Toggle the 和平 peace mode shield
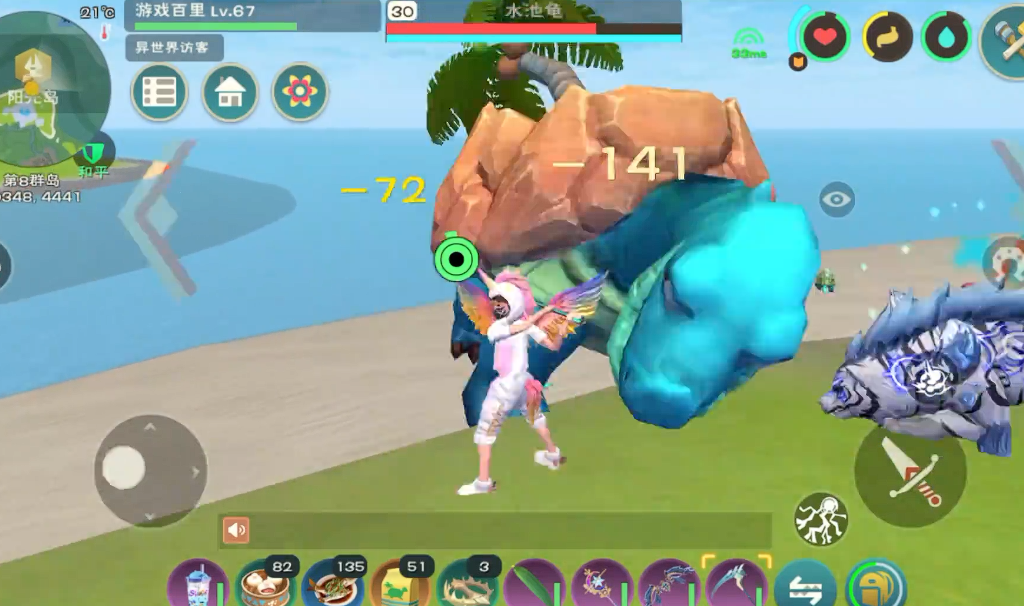This screenshot has height=606, width=1024. (x=92, y=154)
